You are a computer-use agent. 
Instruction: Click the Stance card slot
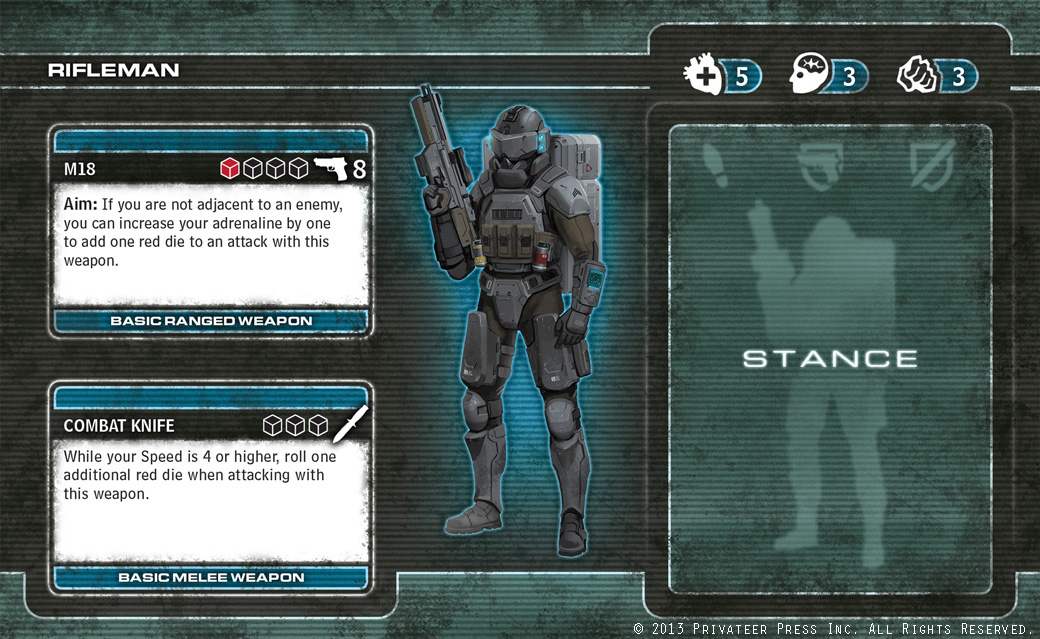pos(830,358)
